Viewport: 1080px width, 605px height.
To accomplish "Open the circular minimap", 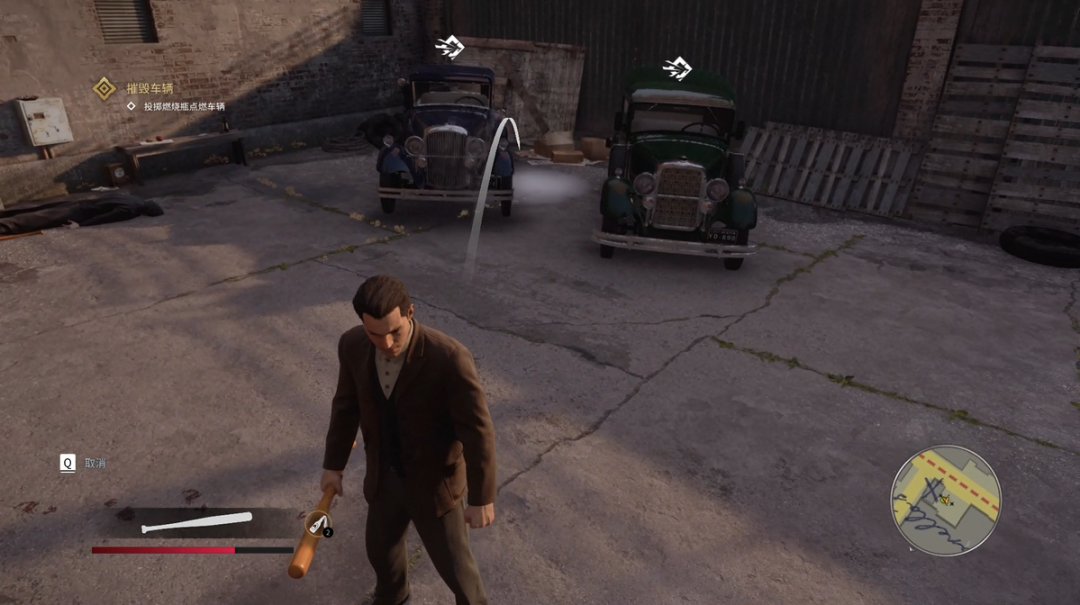I will click(945, 500).
